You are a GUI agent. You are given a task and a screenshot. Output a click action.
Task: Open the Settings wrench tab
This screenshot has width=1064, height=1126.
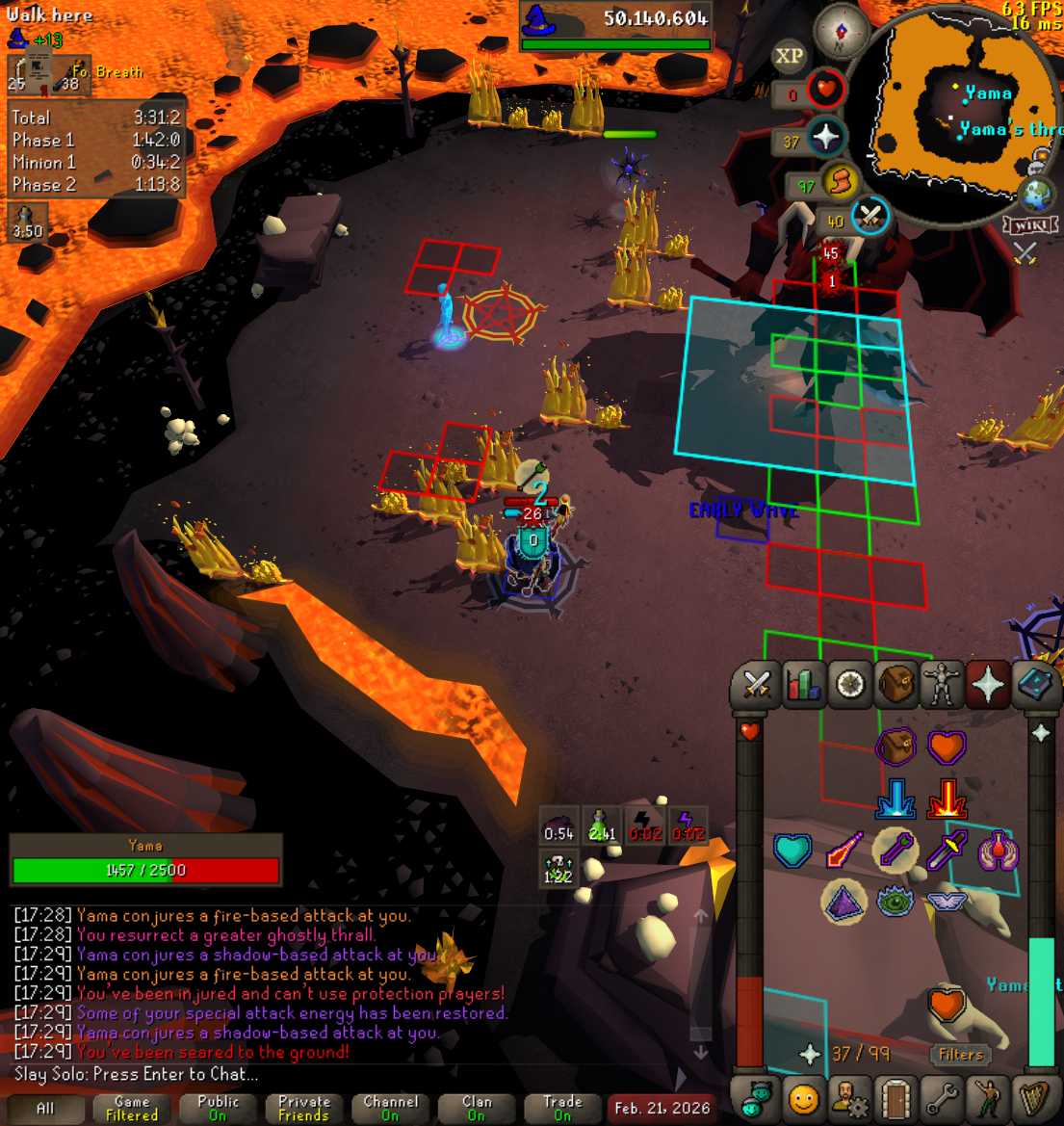pyautogui.click(x=942, y=1099)
